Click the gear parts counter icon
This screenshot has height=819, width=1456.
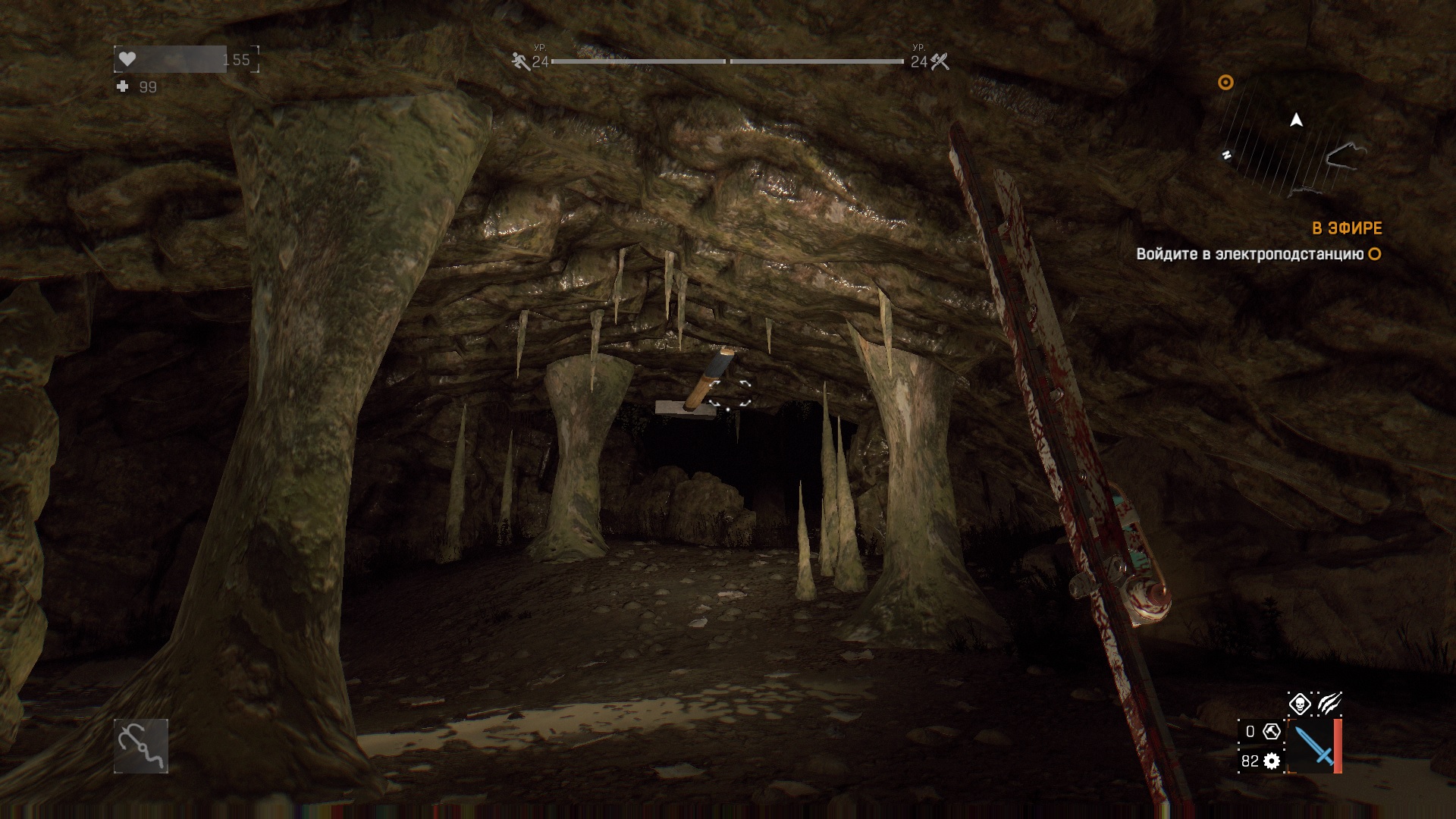(1272, 761)
